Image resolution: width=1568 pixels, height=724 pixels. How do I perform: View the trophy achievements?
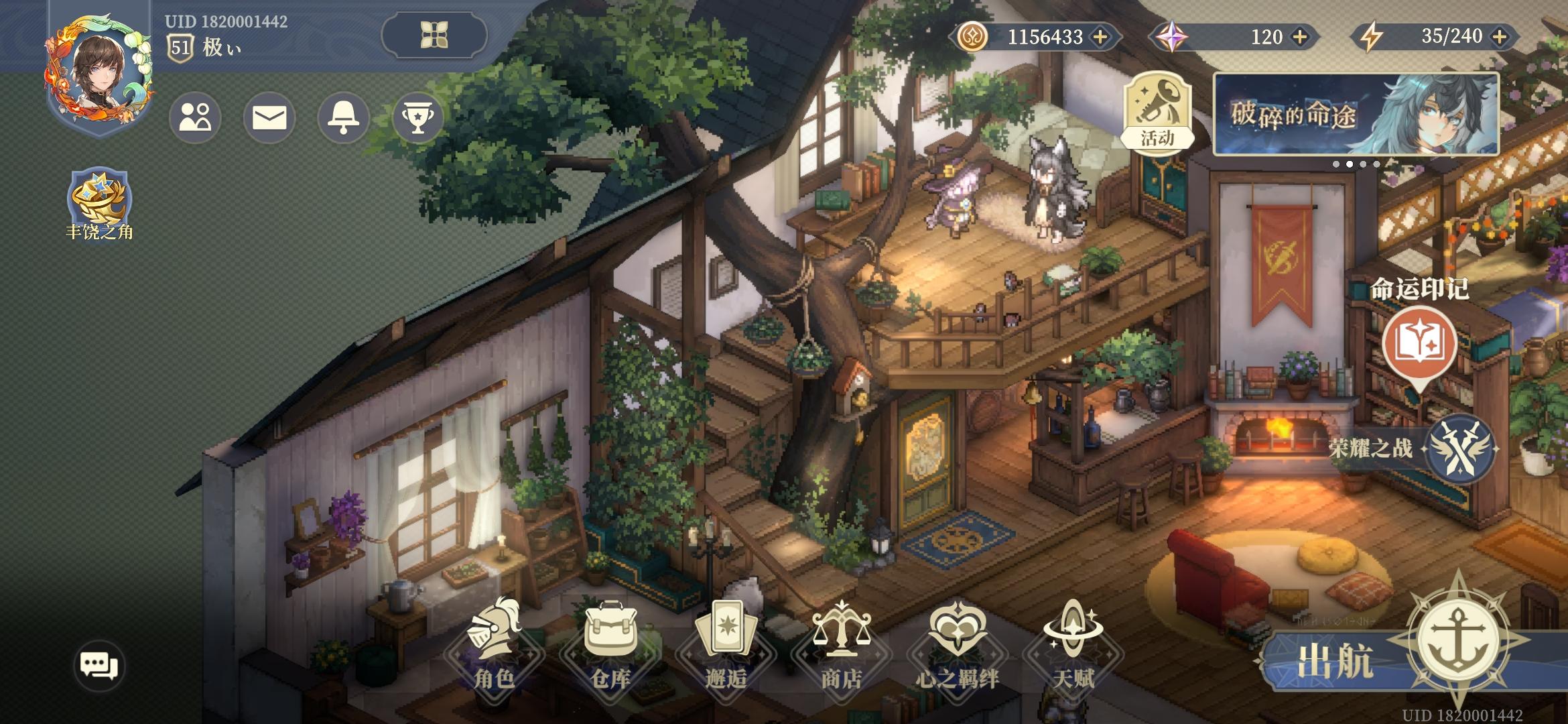pyautogui.click(x=417, y=118)
